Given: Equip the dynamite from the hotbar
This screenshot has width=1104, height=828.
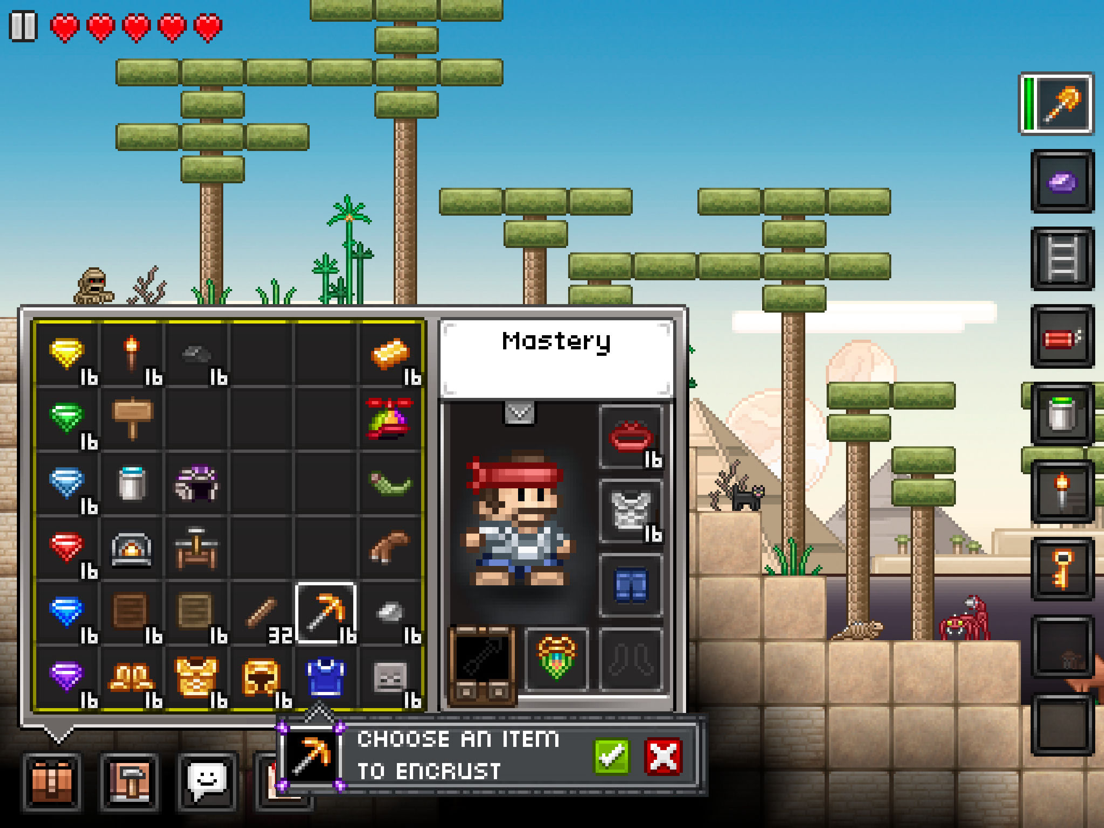Looking at the screenshot, I should click(x=1062, y=338).
